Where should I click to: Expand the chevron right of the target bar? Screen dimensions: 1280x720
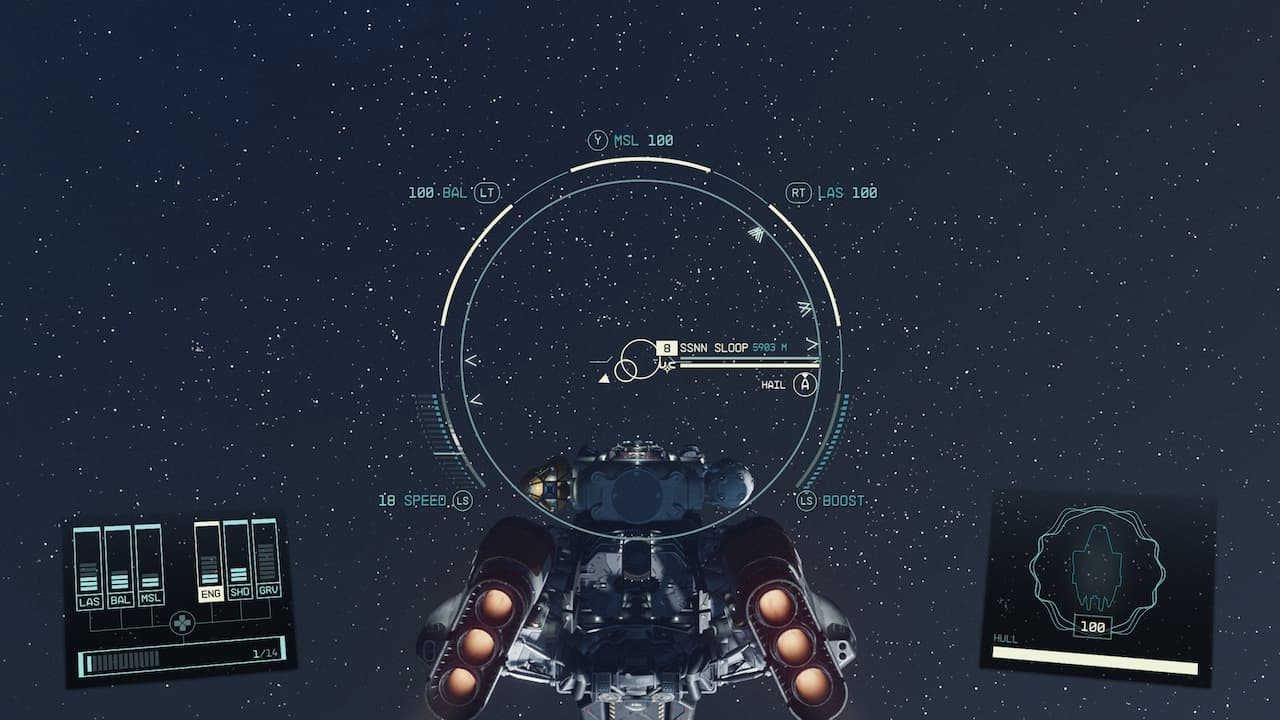click(x=812, y=344)
